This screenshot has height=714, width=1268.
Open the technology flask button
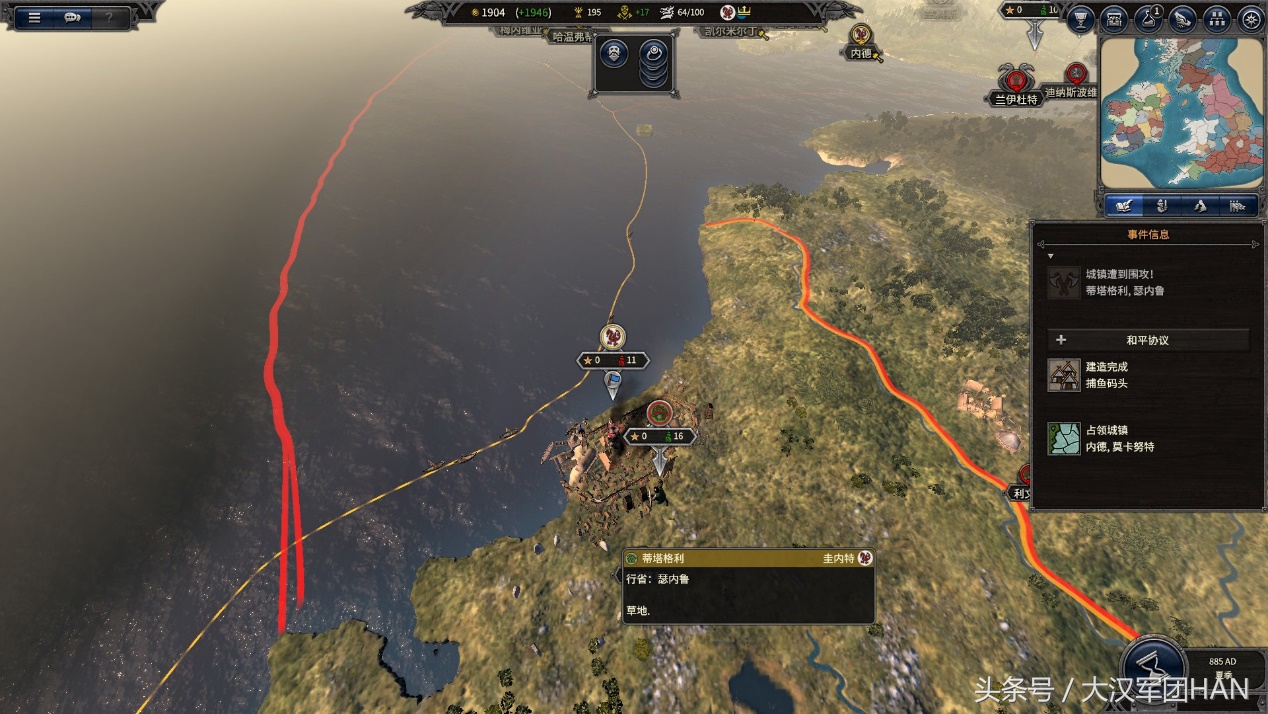[x=1148, y=19]
